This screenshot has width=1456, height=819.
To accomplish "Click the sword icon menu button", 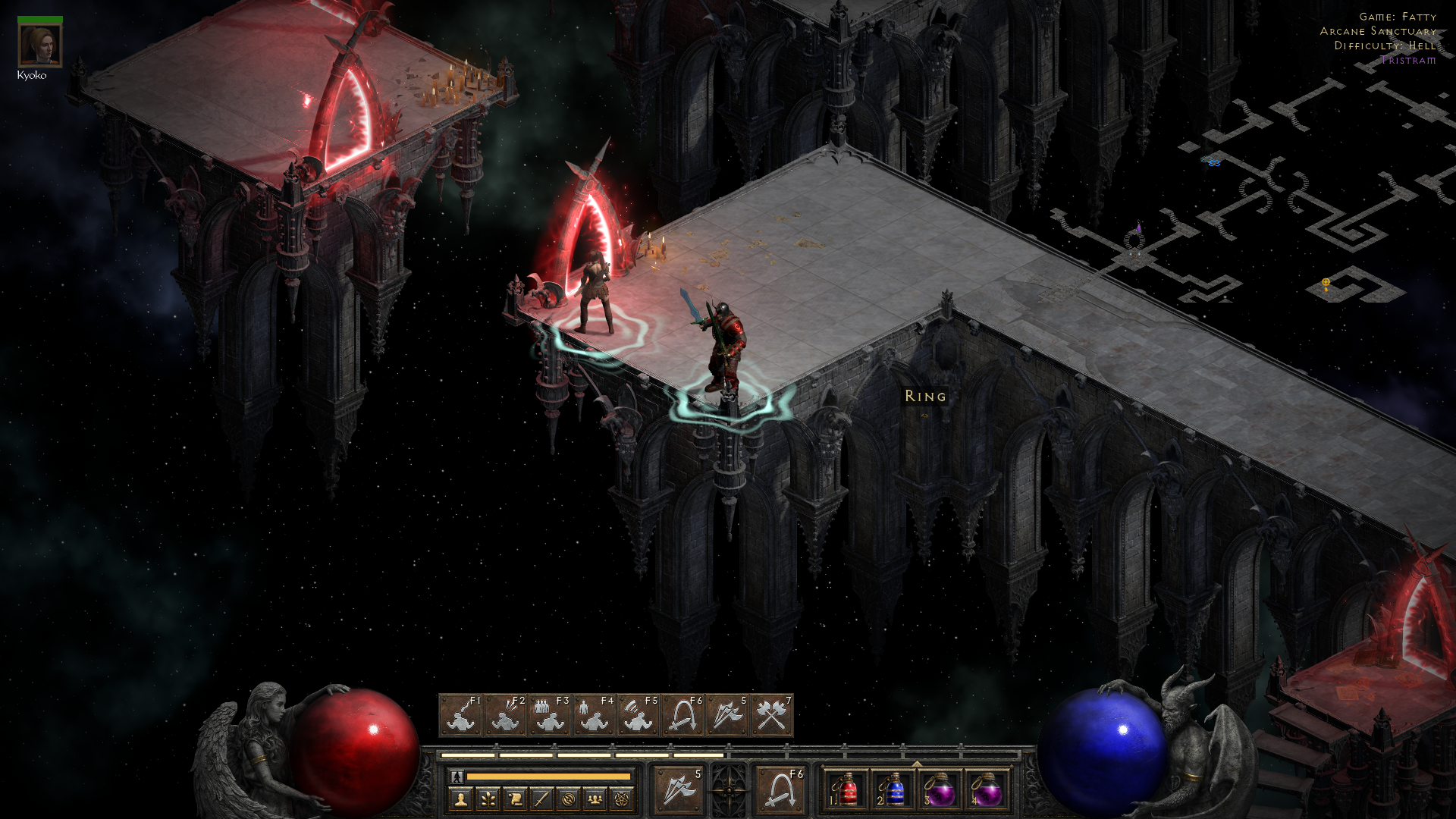I will (541, 799).
